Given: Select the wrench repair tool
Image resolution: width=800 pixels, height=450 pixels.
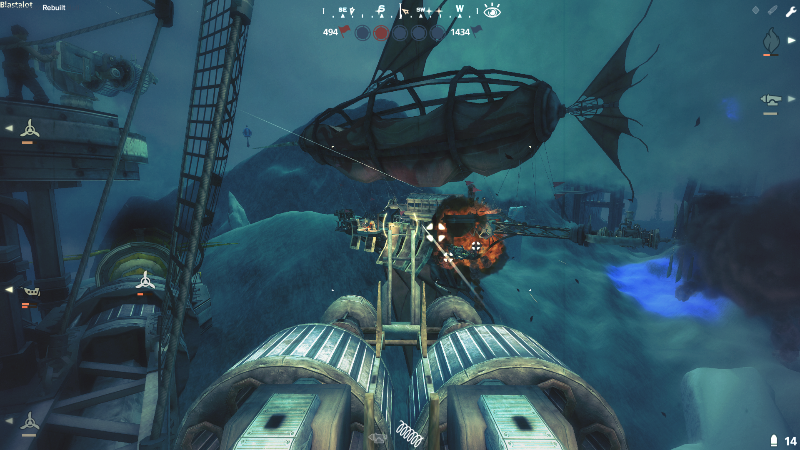Looking at the screenshot, I should (x=790, y=10).
